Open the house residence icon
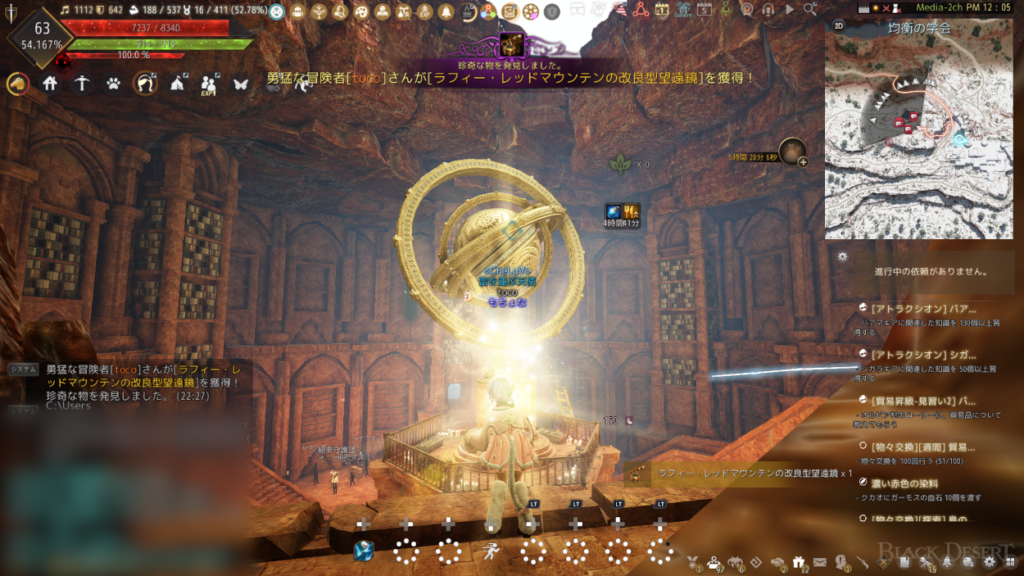Screen dimensions: 1024x576 pos(50,84)
